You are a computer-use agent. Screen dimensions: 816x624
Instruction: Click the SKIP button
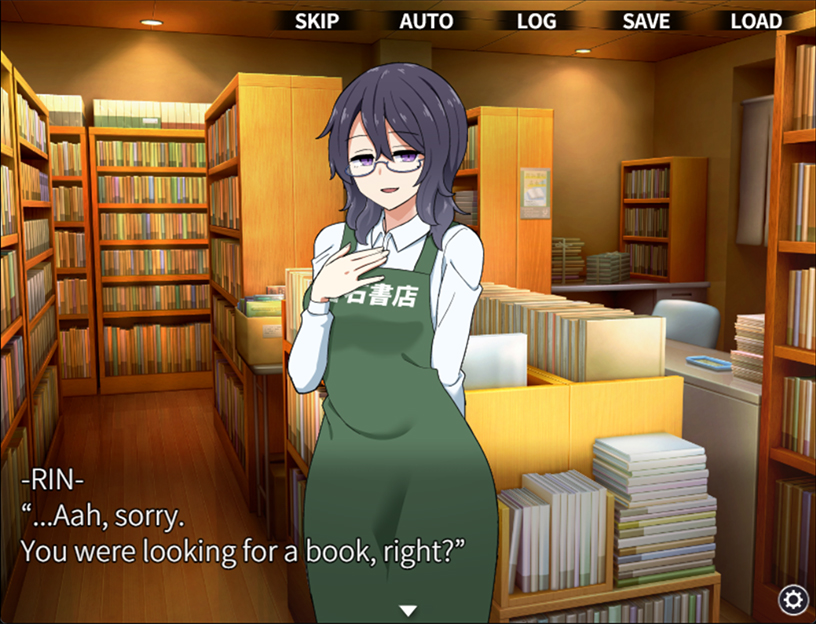pos(317,21)
